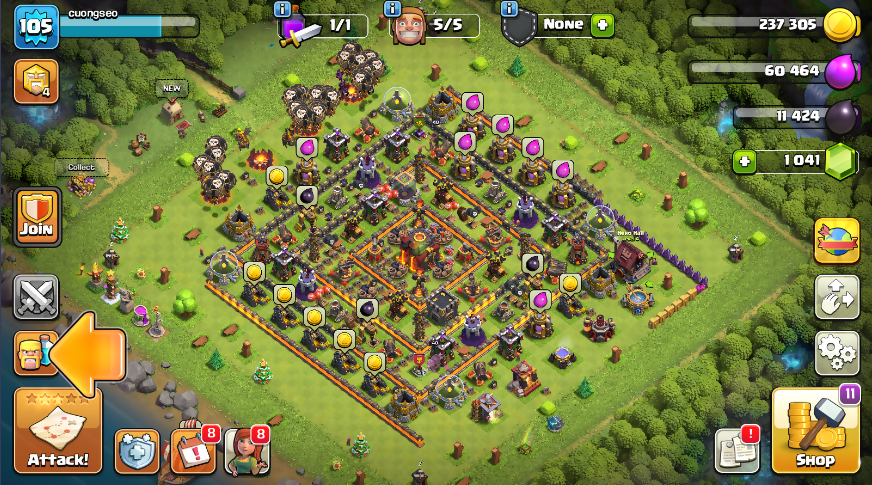Viewport: 872px width, 485px height.
Task: Open the news page with red alert
Action: point(737,451)
